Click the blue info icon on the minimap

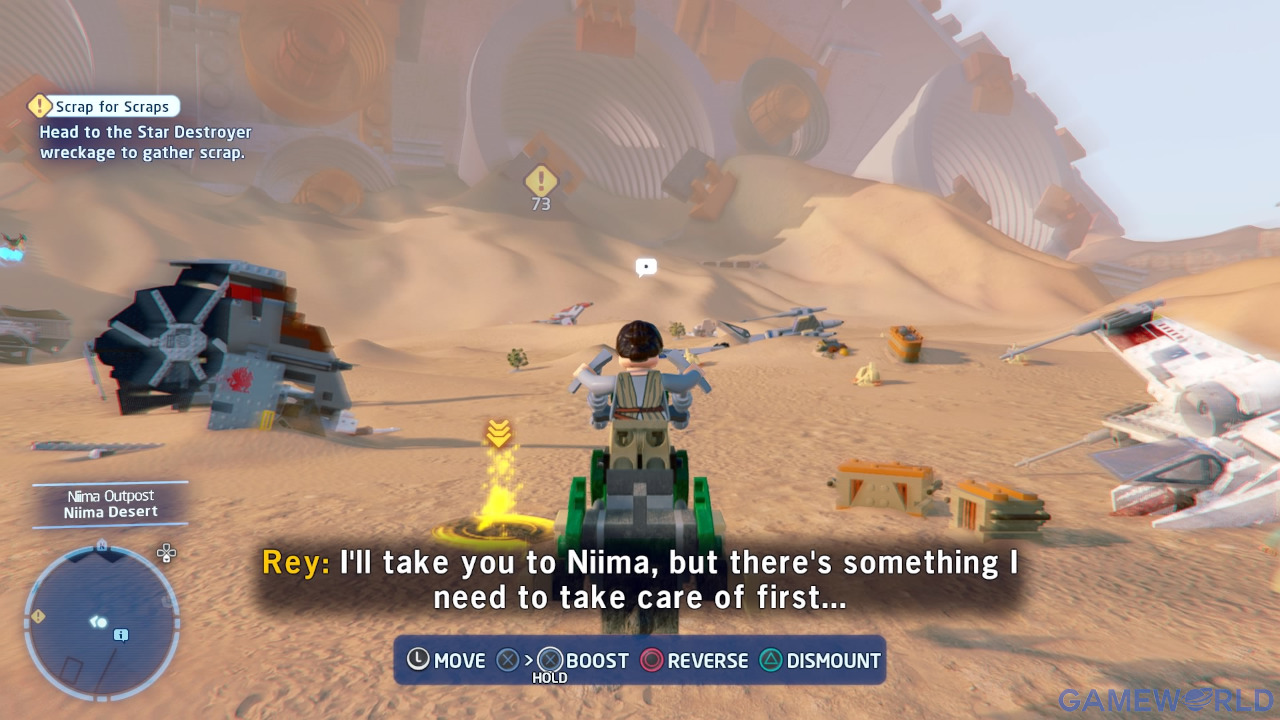tap(120, 634)
